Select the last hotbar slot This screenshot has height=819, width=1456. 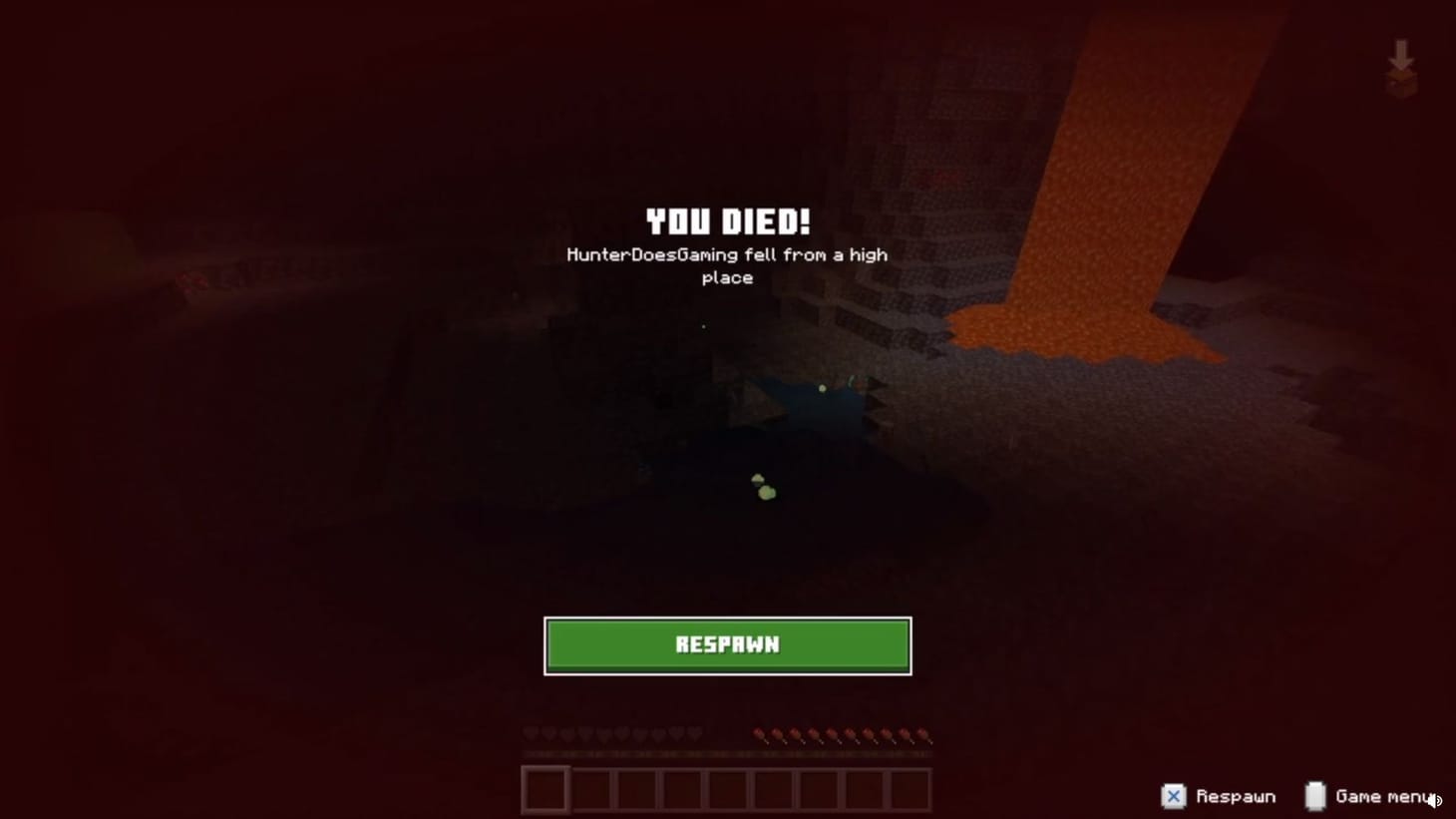click(909, 787)
